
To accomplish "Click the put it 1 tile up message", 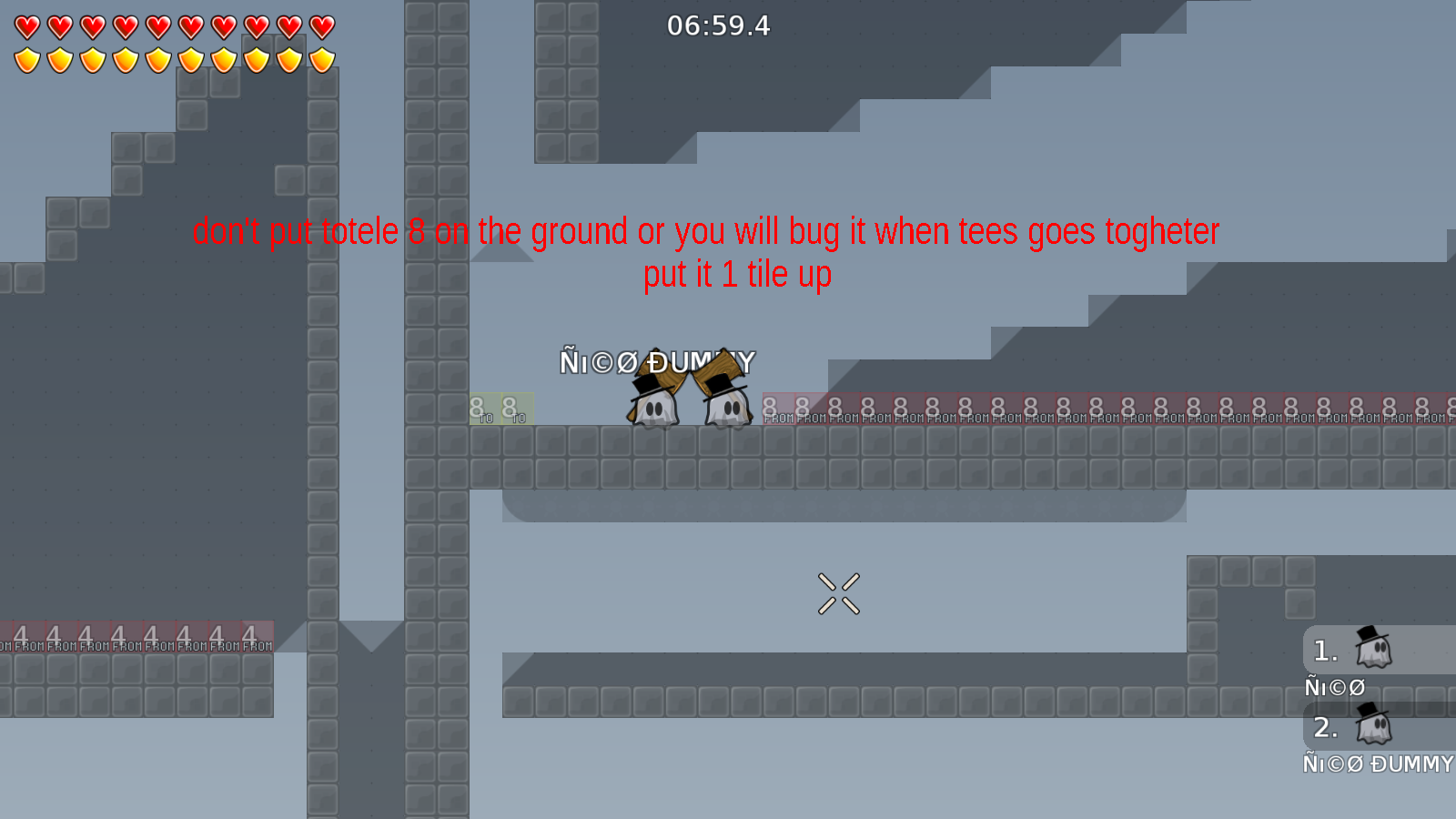I will 738,273.
